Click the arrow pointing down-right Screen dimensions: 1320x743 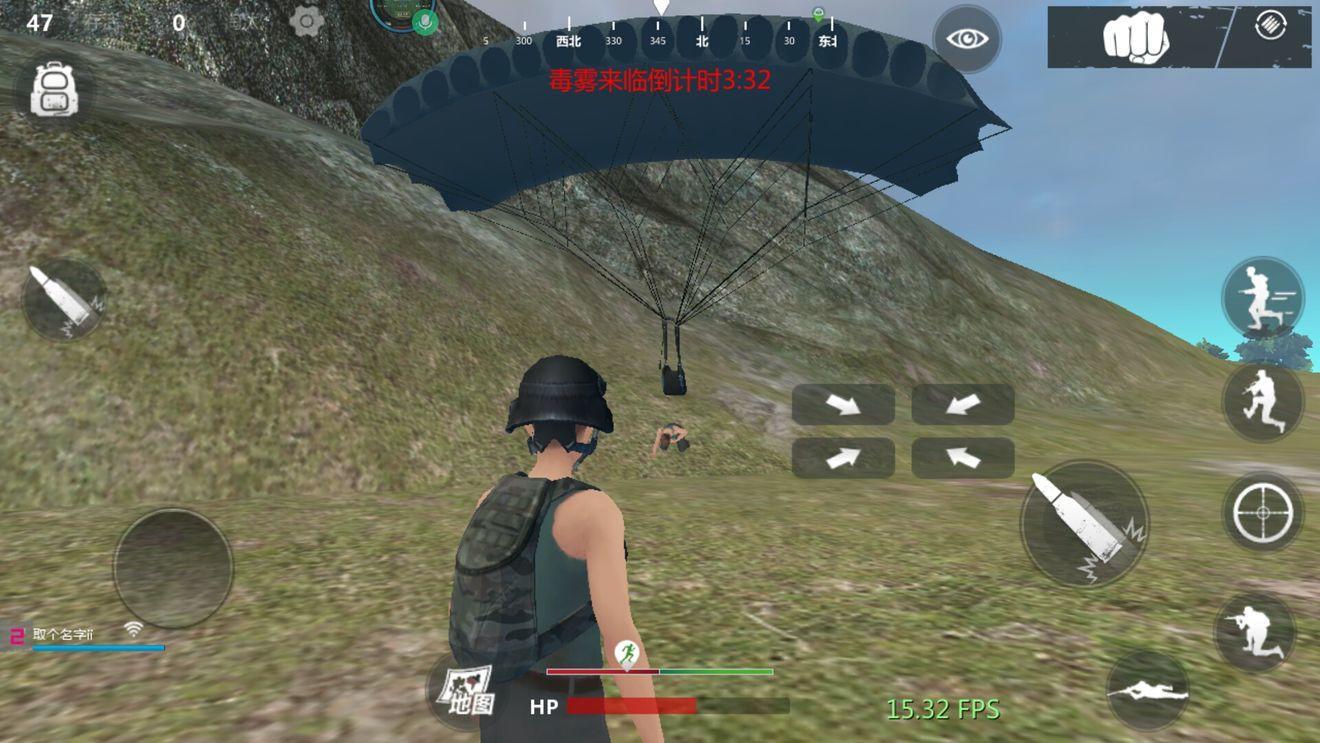843,404
